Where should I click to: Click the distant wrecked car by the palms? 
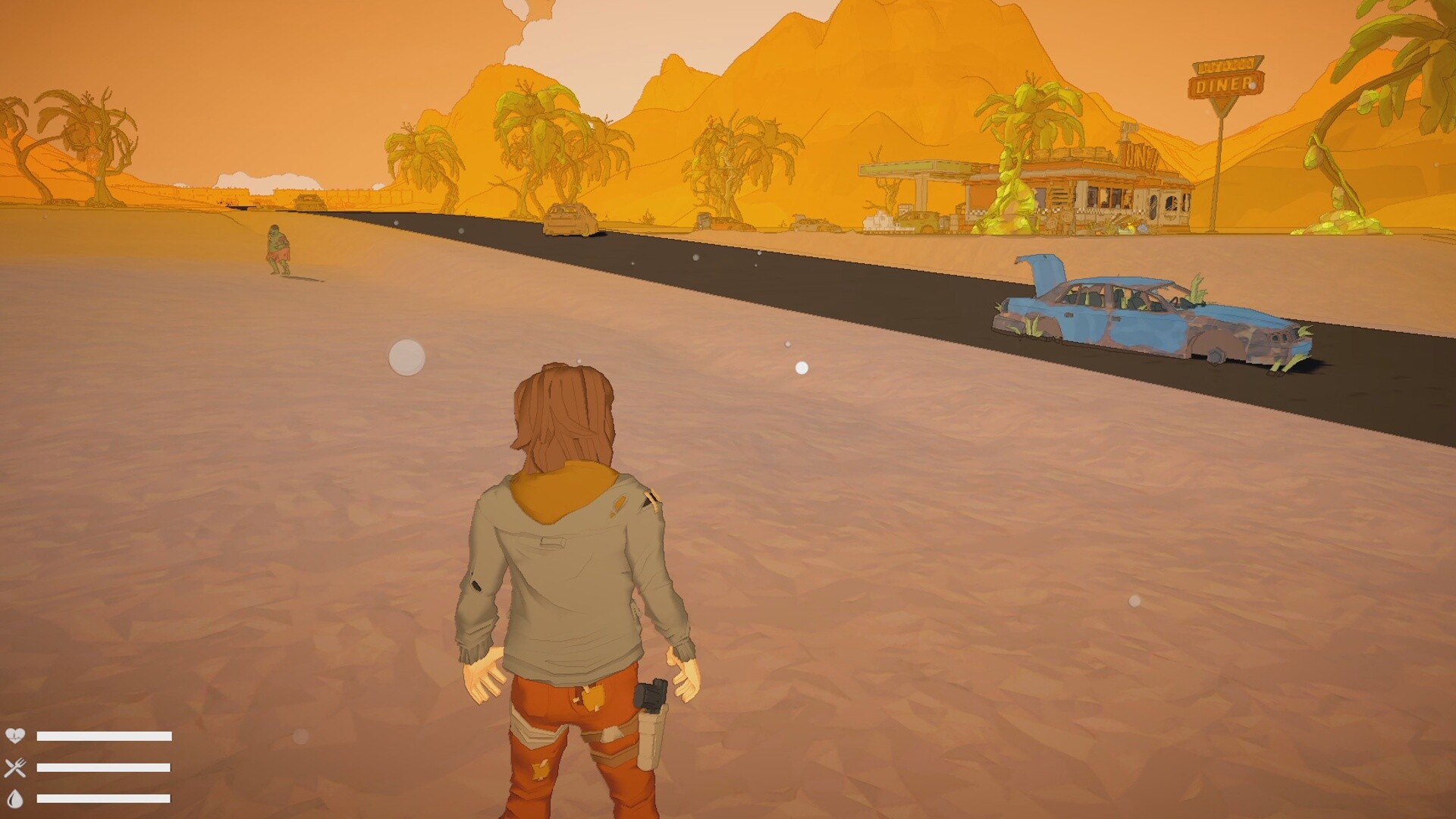[720, 224]
